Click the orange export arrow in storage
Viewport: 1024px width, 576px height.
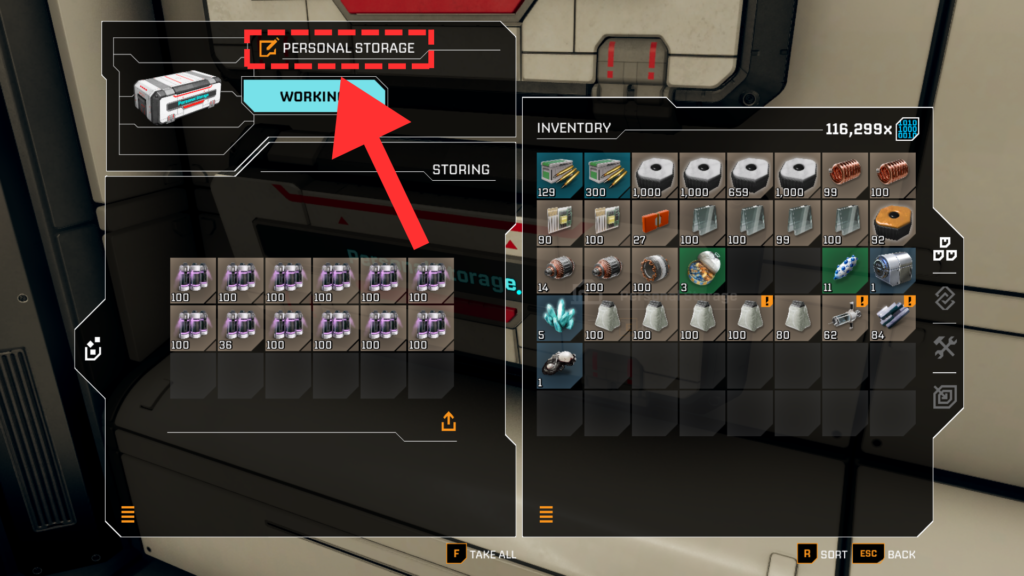pyautogui.click(x=448, y=422)
